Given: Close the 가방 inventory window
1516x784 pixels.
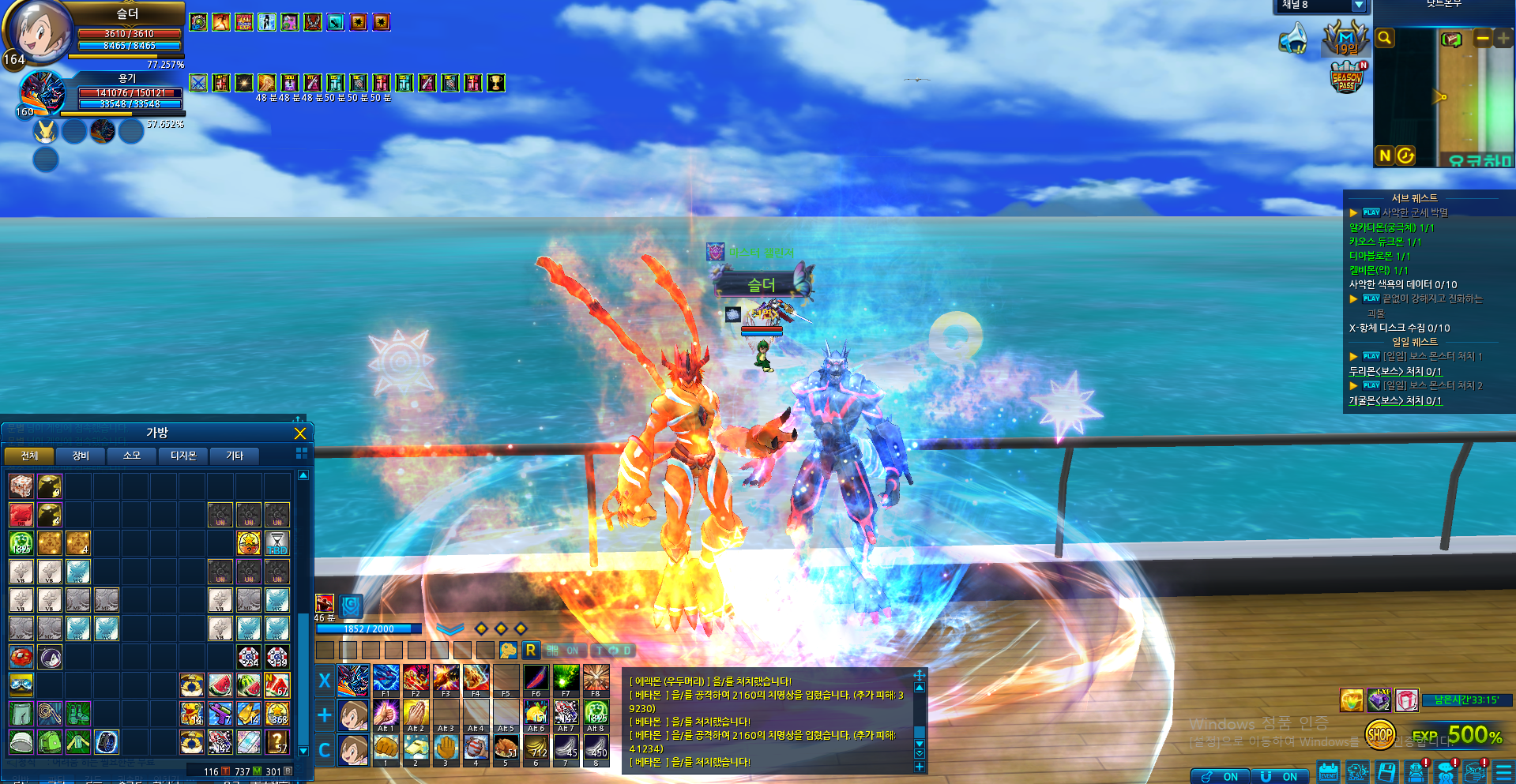Looking at the screenshot, I should pyautogui.click(x=300, y=433).
